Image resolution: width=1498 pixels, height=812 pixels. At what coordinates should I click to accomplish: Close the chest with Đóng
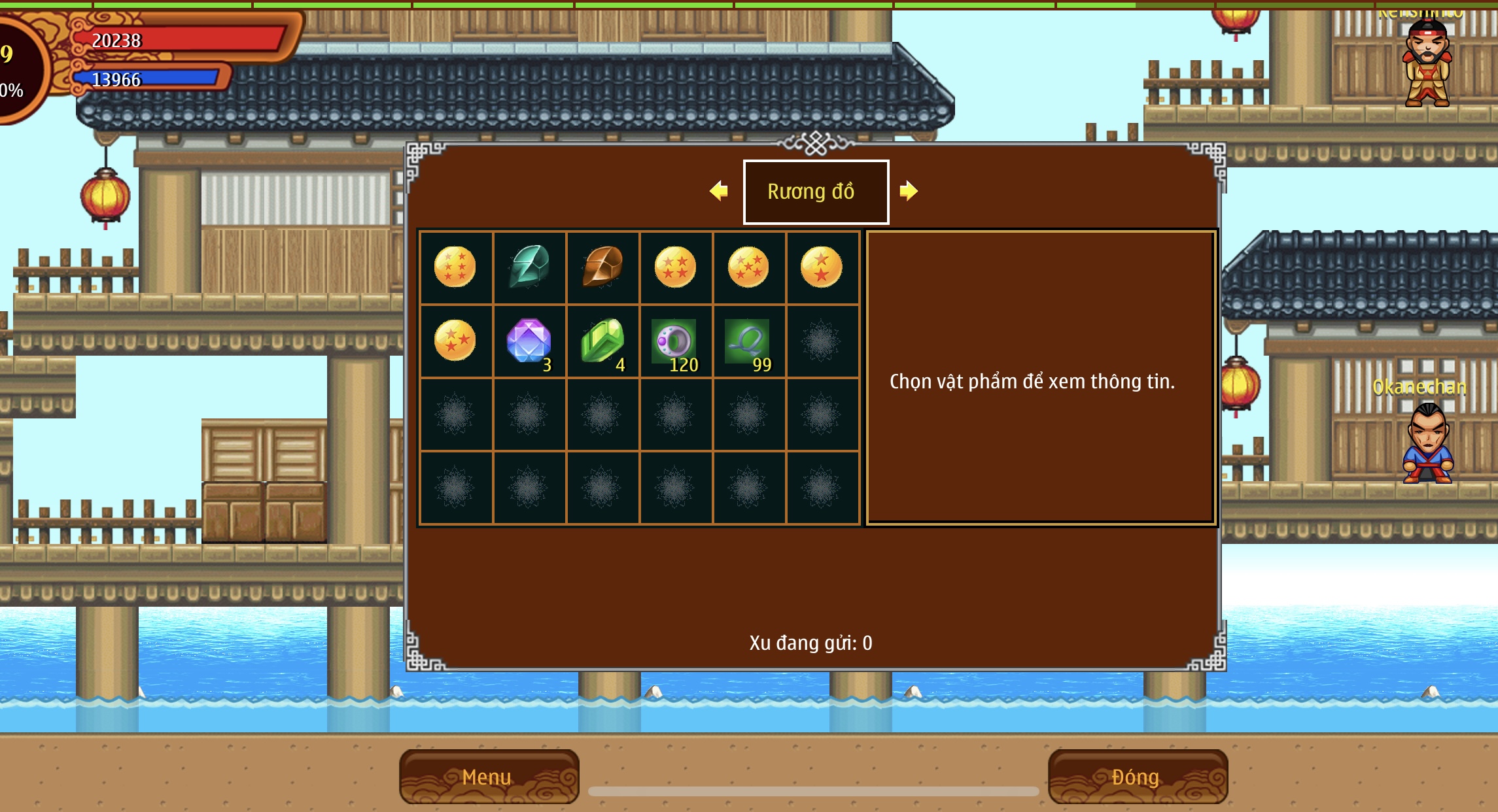tap(1137, 776)
